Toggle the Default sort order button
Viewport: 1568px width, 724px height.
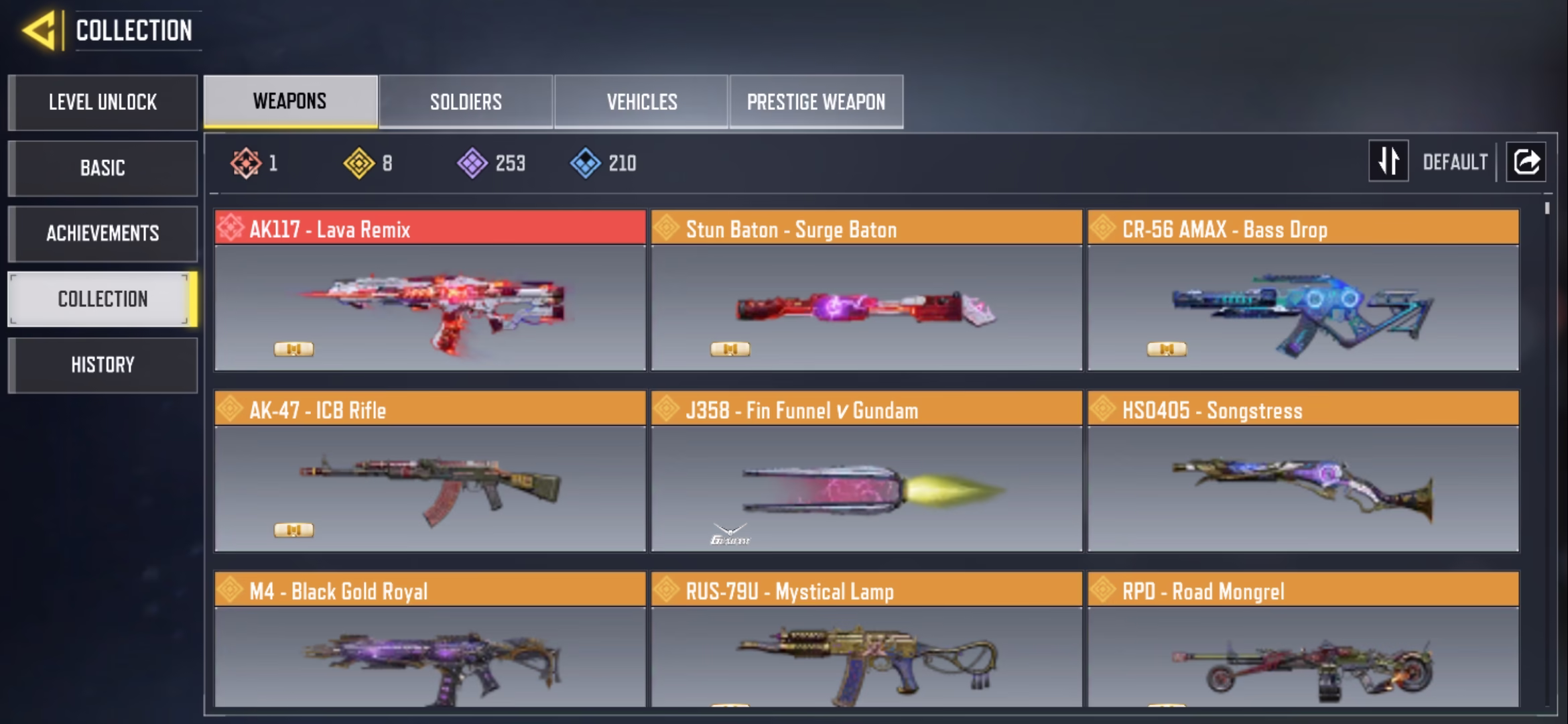(x=1388, y=162)
